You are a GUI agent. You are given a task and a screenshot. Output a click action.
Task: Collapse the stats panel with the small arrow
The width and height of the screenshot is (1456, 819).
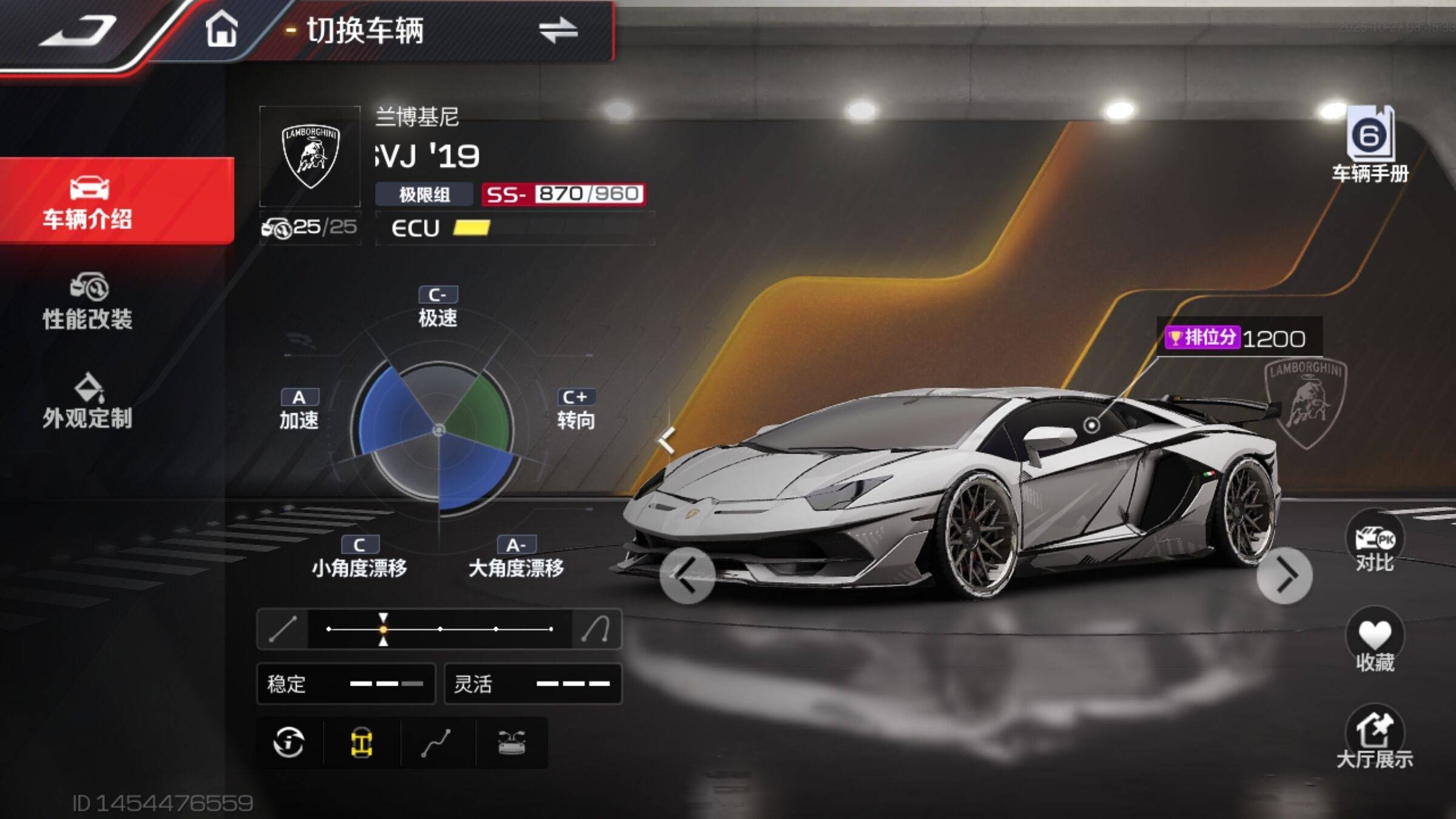(x=667, y=440)
